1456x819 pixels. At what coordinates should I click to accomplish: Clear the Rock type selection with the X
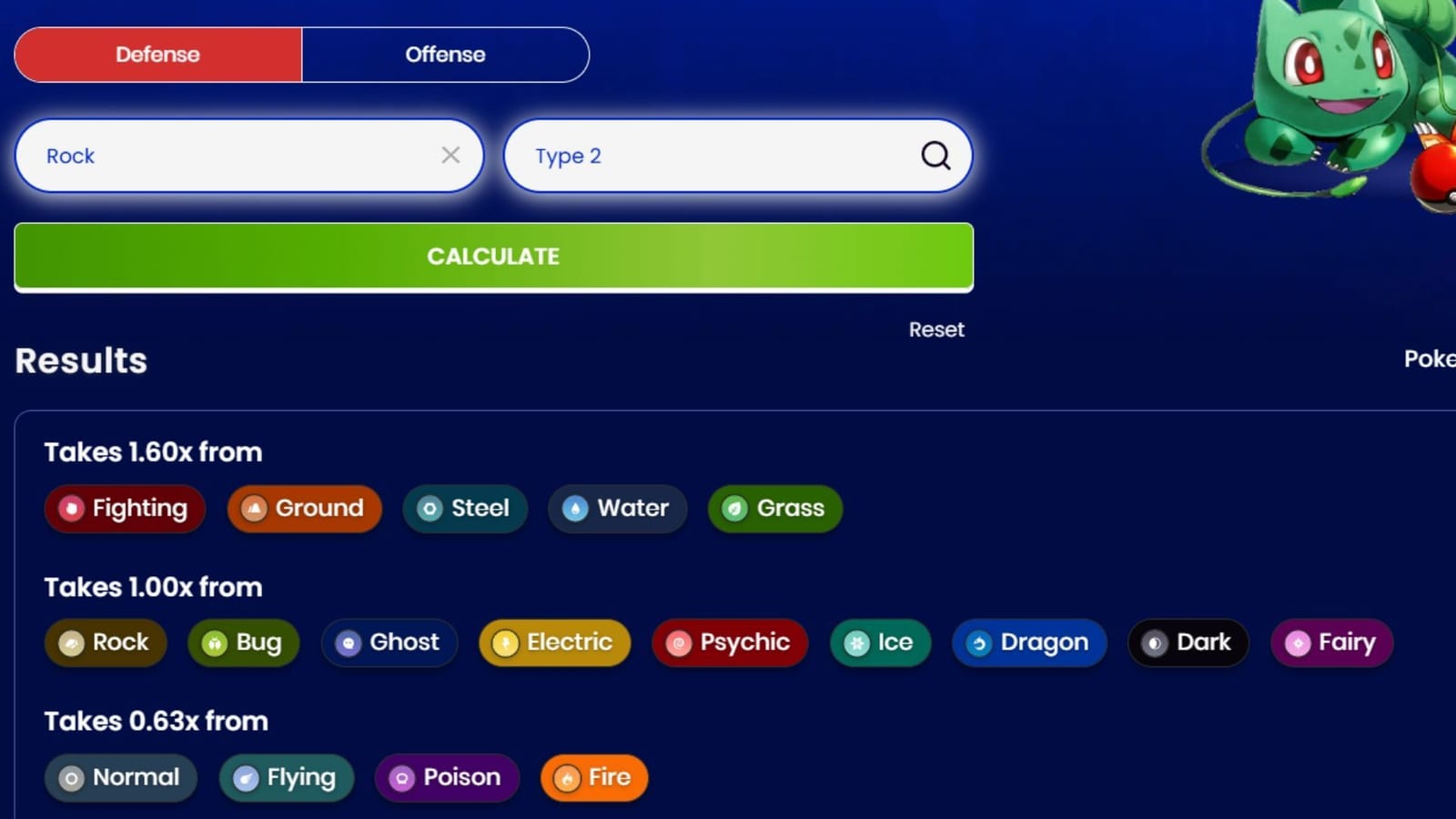[x=450, y=156]
